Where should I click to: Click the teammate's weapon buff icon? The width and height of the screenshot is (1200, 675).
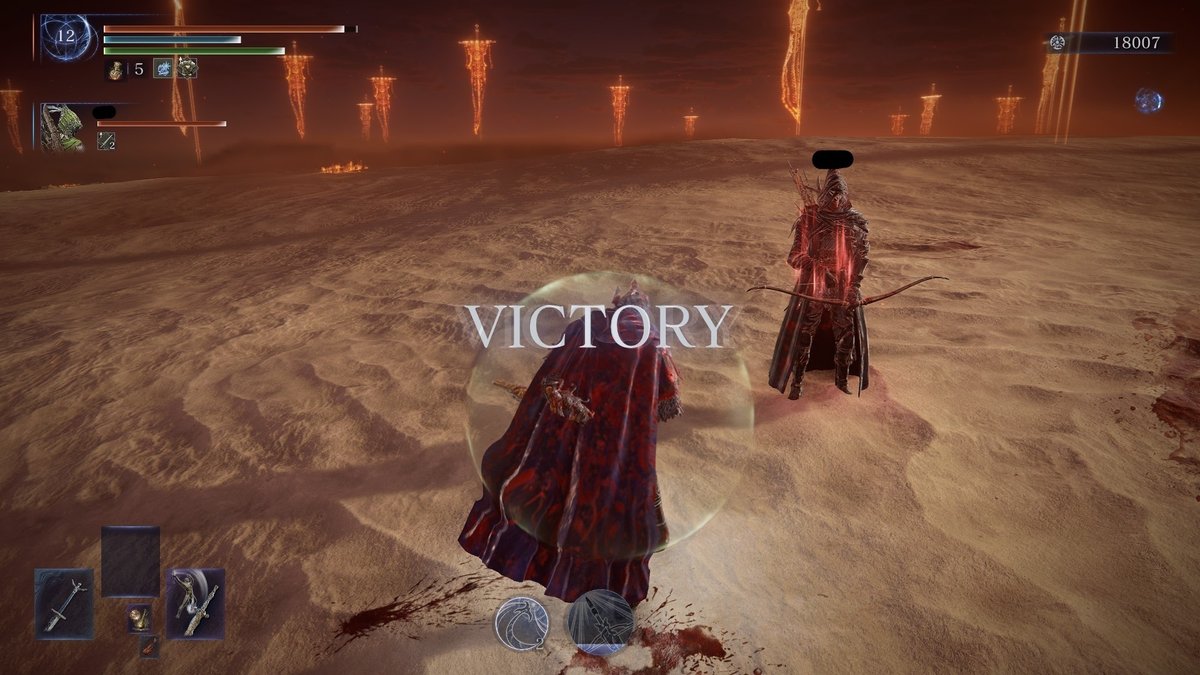point(105,143)
